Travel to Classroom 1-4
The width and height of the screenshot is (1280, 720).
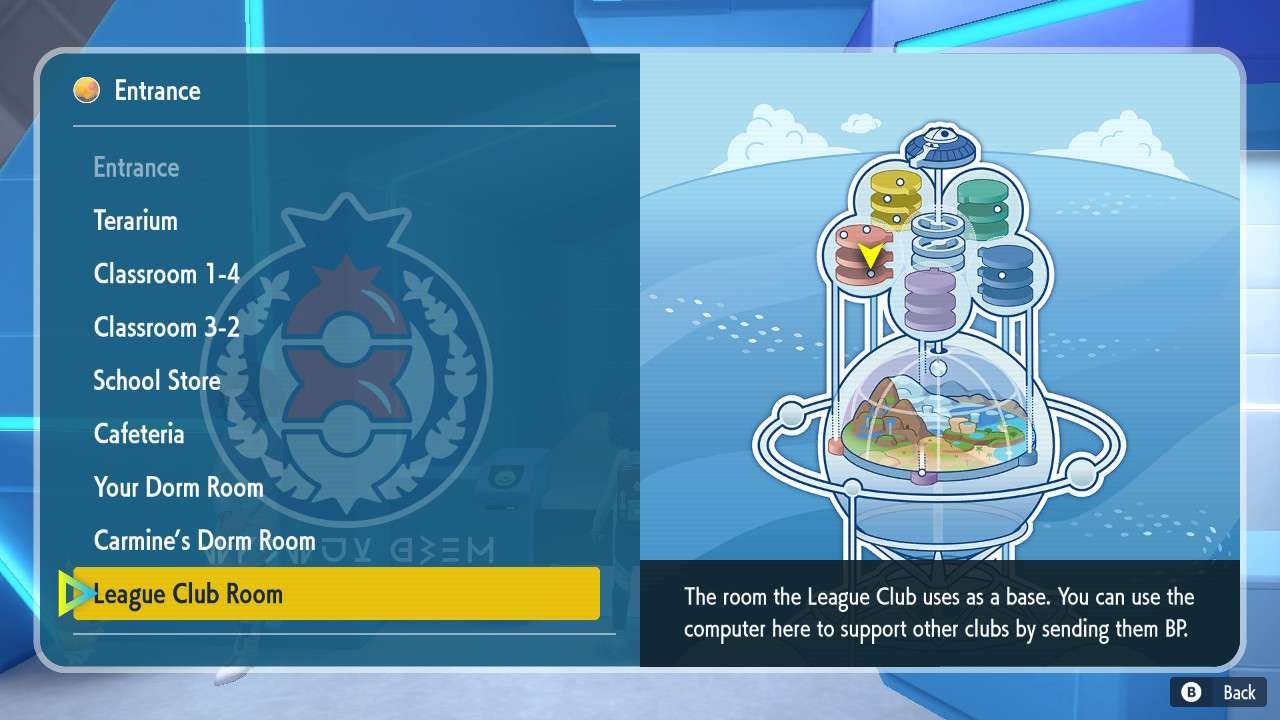tap(166, 273)
